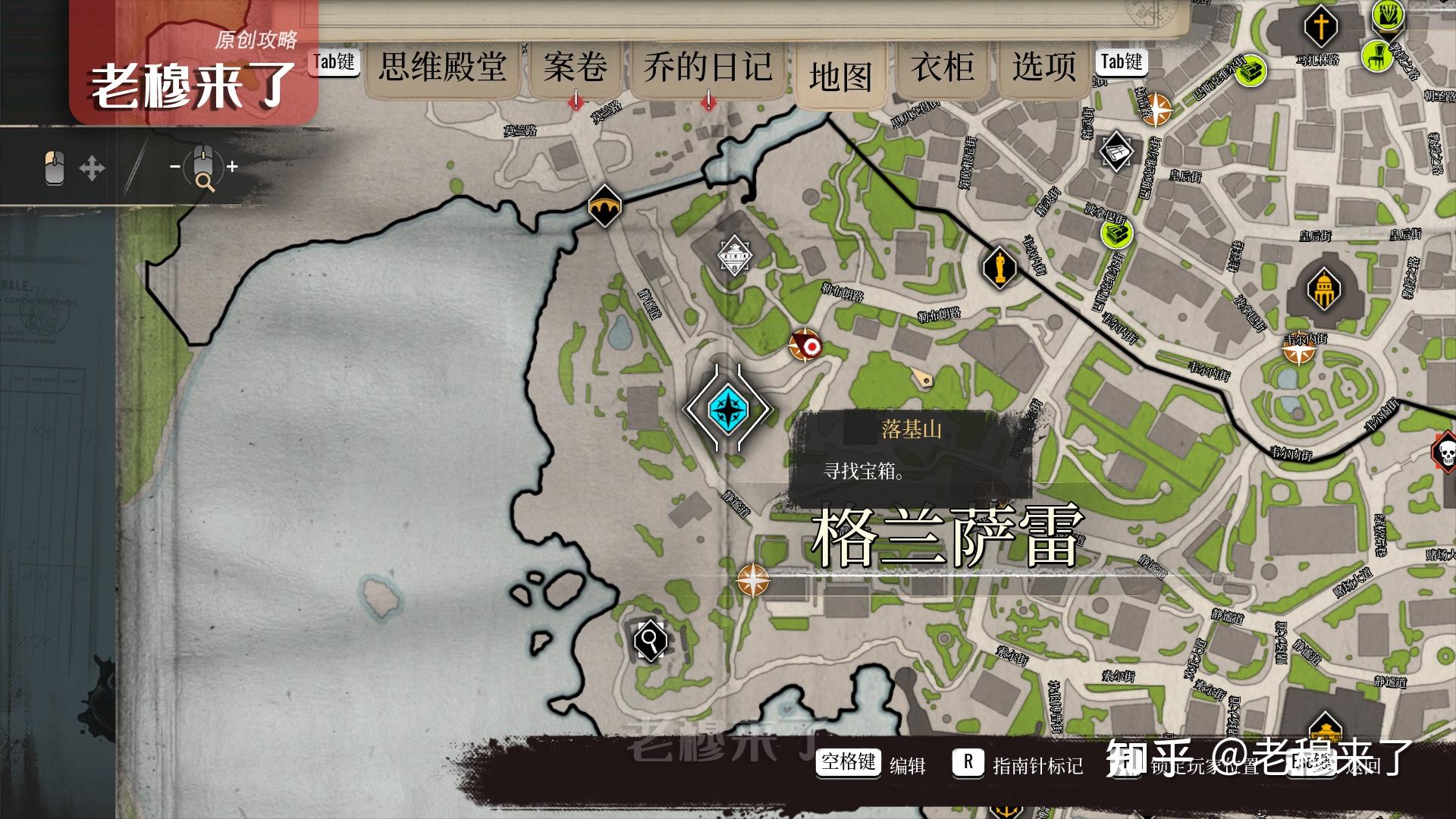Select the blue compass 落基山 marker
This screenshot has height=819, width=1456.
(727, 409)
